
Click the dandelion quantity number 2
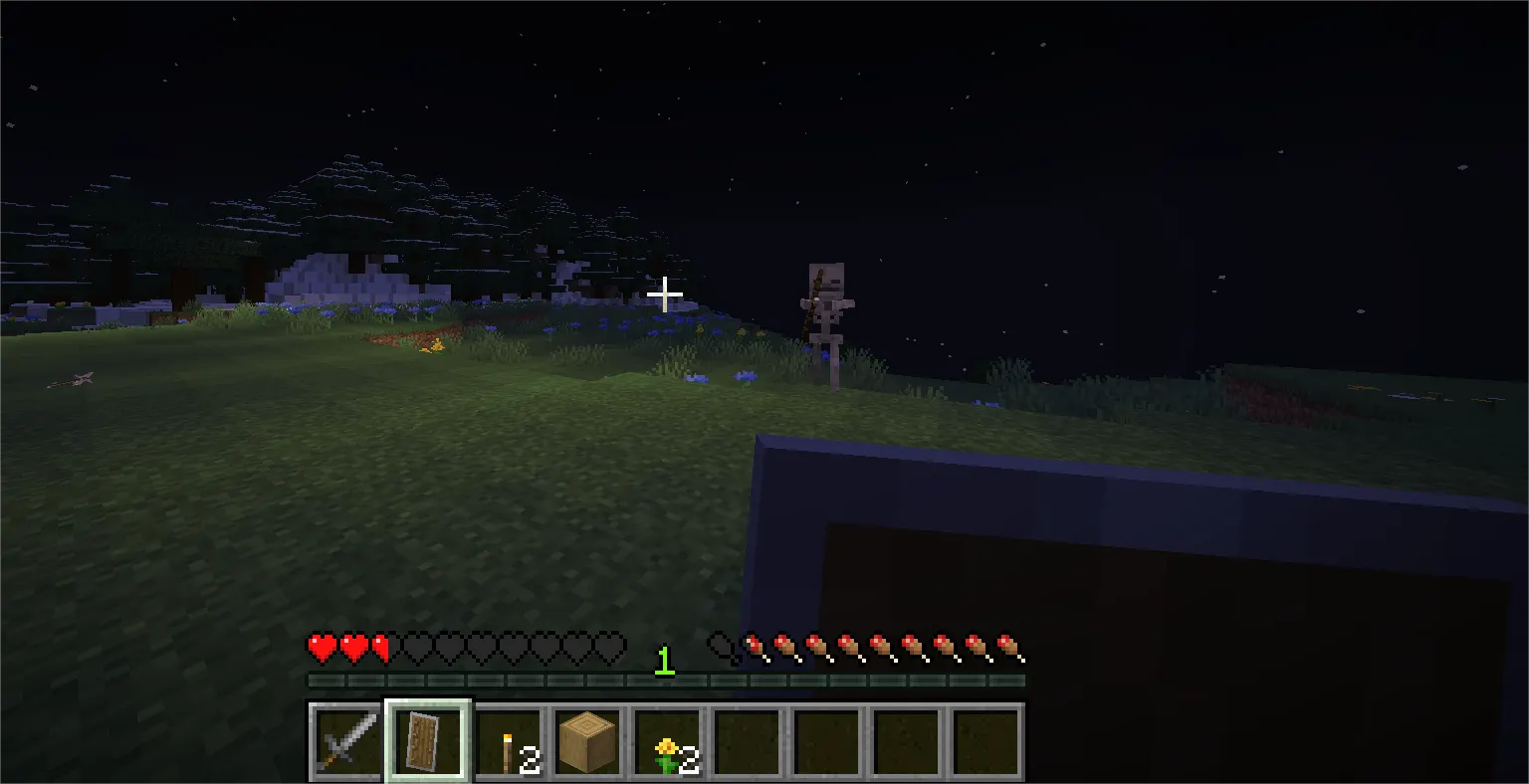(689, 761)
